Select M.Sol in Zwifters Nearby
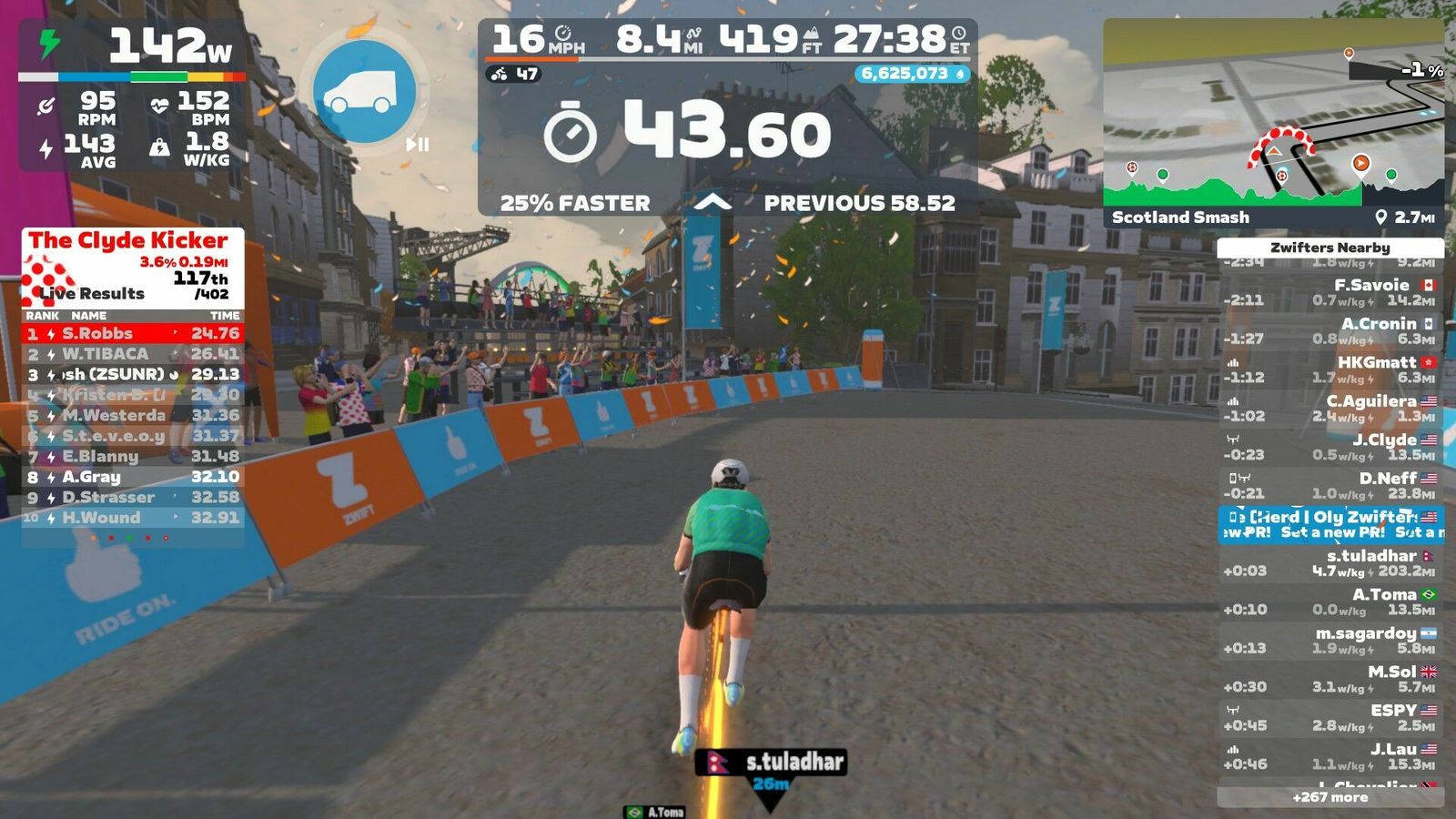Viewport: 1456px width, 819px height. pos(1330,679)
